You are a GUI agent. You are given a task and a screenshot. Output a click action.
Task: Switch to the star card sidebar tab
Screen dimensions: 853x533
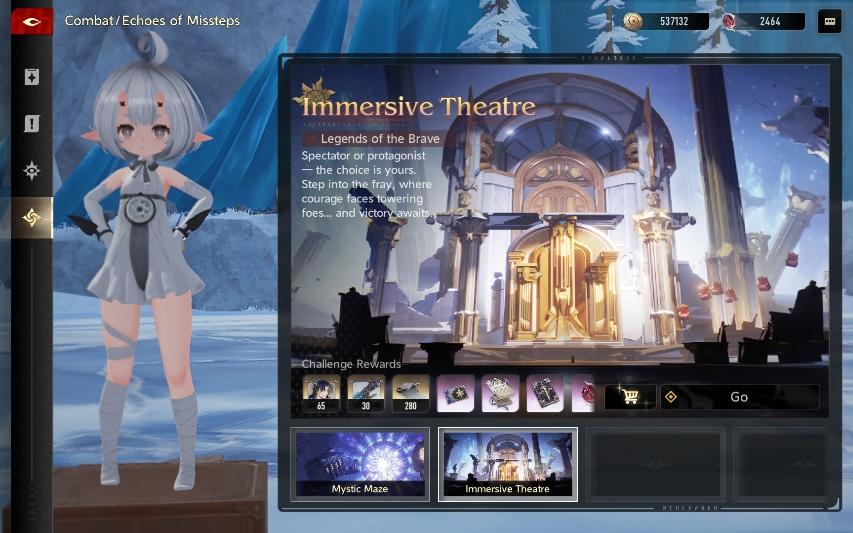(32, 77)
